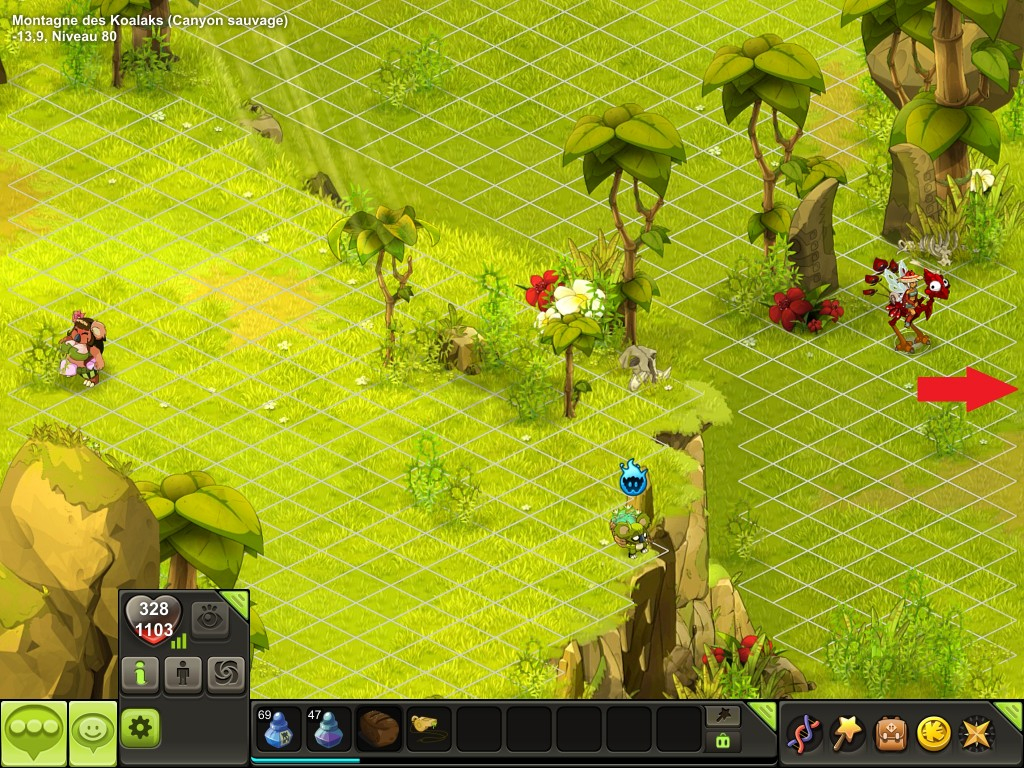
Task: Open the smiley emote menu
Action: pos(92,733)
